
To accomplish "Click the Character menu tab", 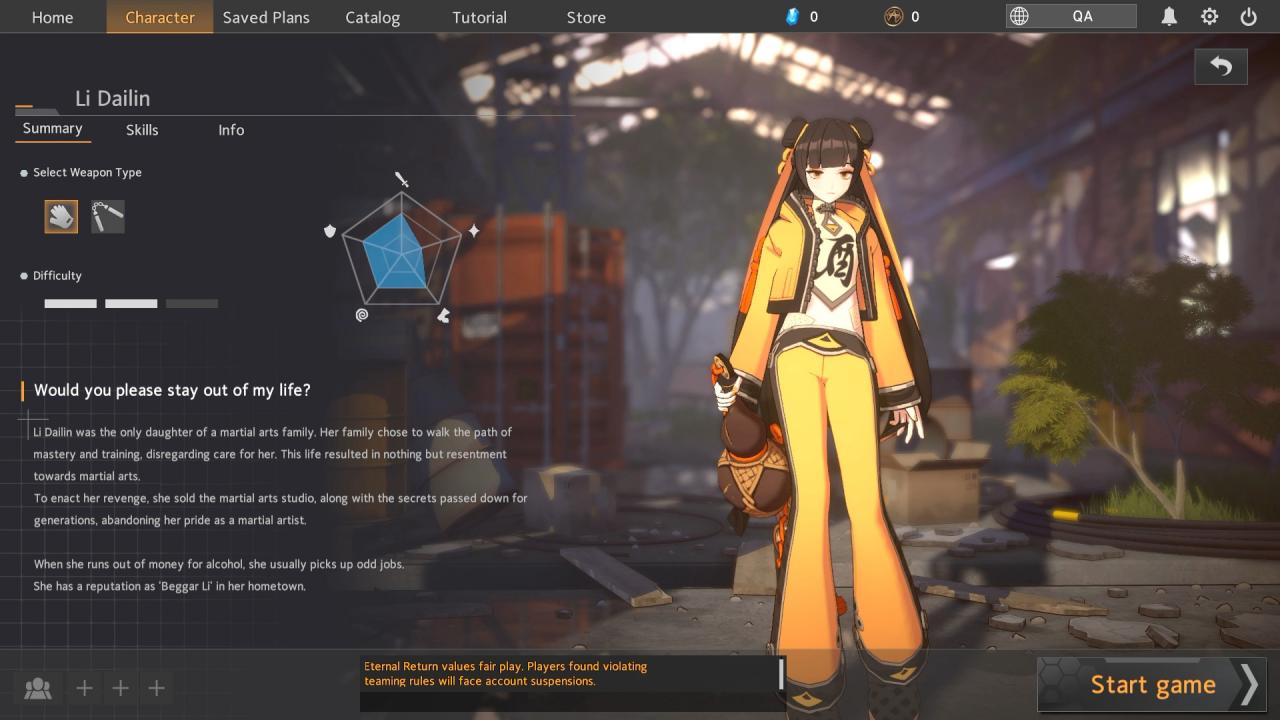I will tap(160, 17).
